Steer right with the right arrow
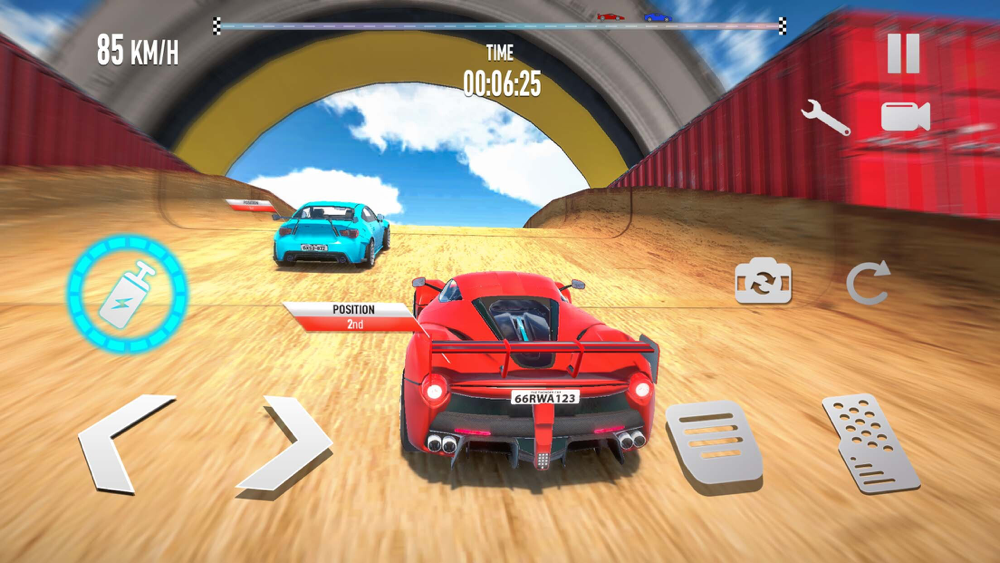 click(287, 443)
